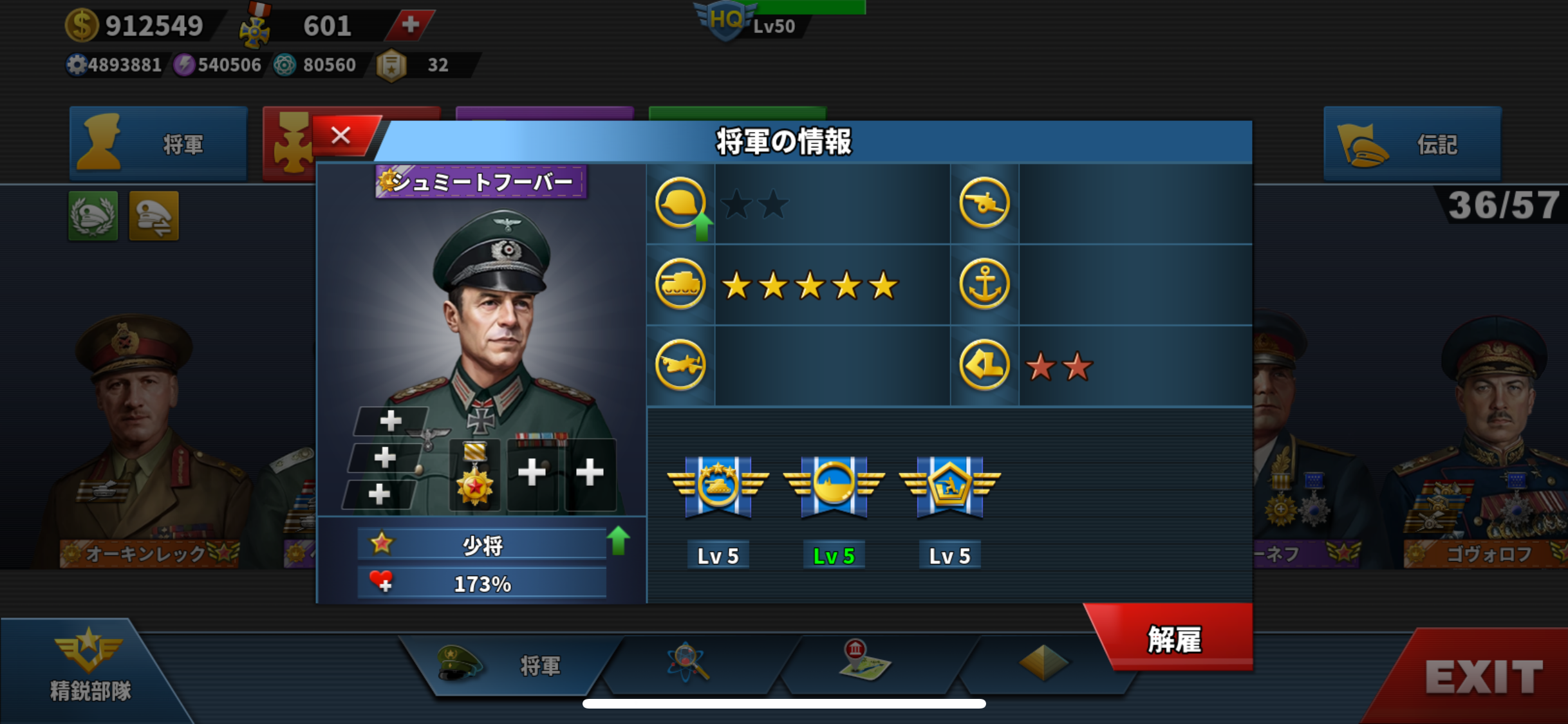
Task: Click the green laurel cap filter icon
Action: [x=93, y=216]
